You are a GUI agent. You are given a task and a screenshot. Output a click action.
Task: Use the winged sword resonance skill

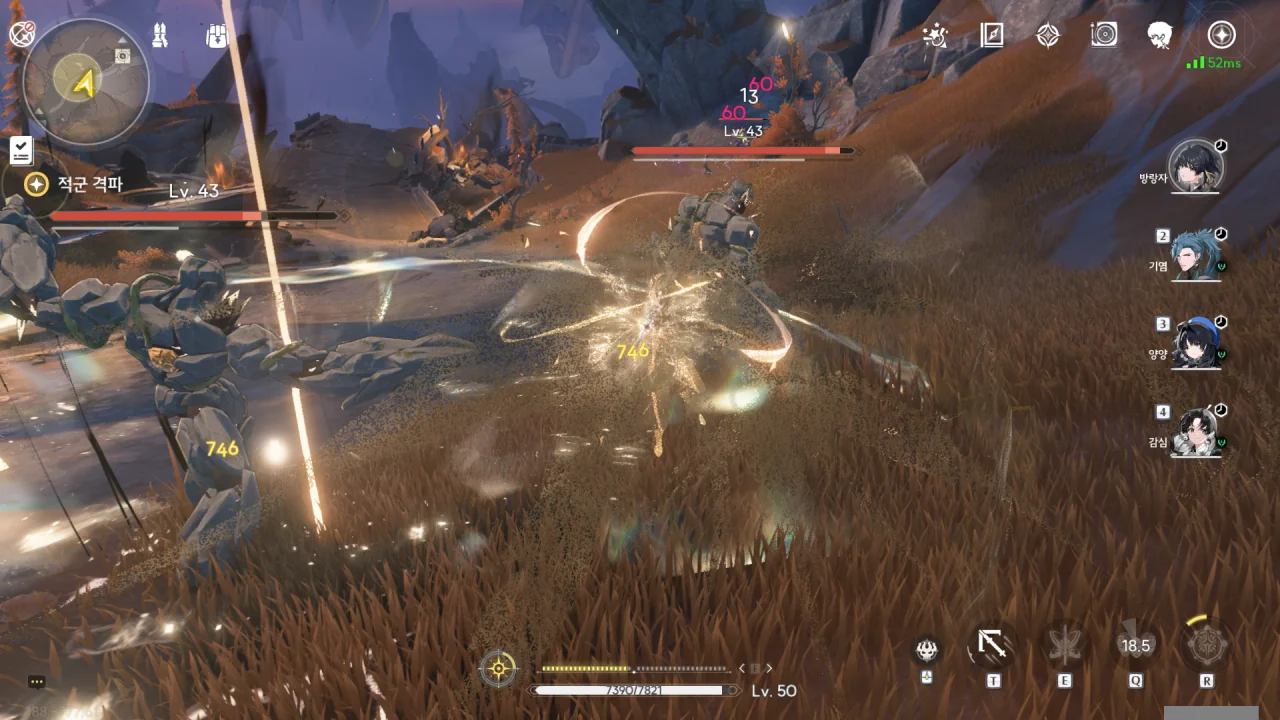coord(1064,646)
